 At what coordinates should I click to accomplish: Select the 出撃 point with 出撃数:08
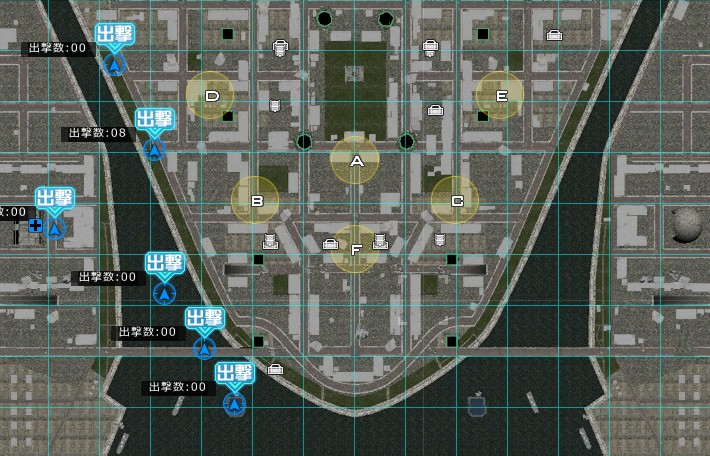click(x=154, y=149)
